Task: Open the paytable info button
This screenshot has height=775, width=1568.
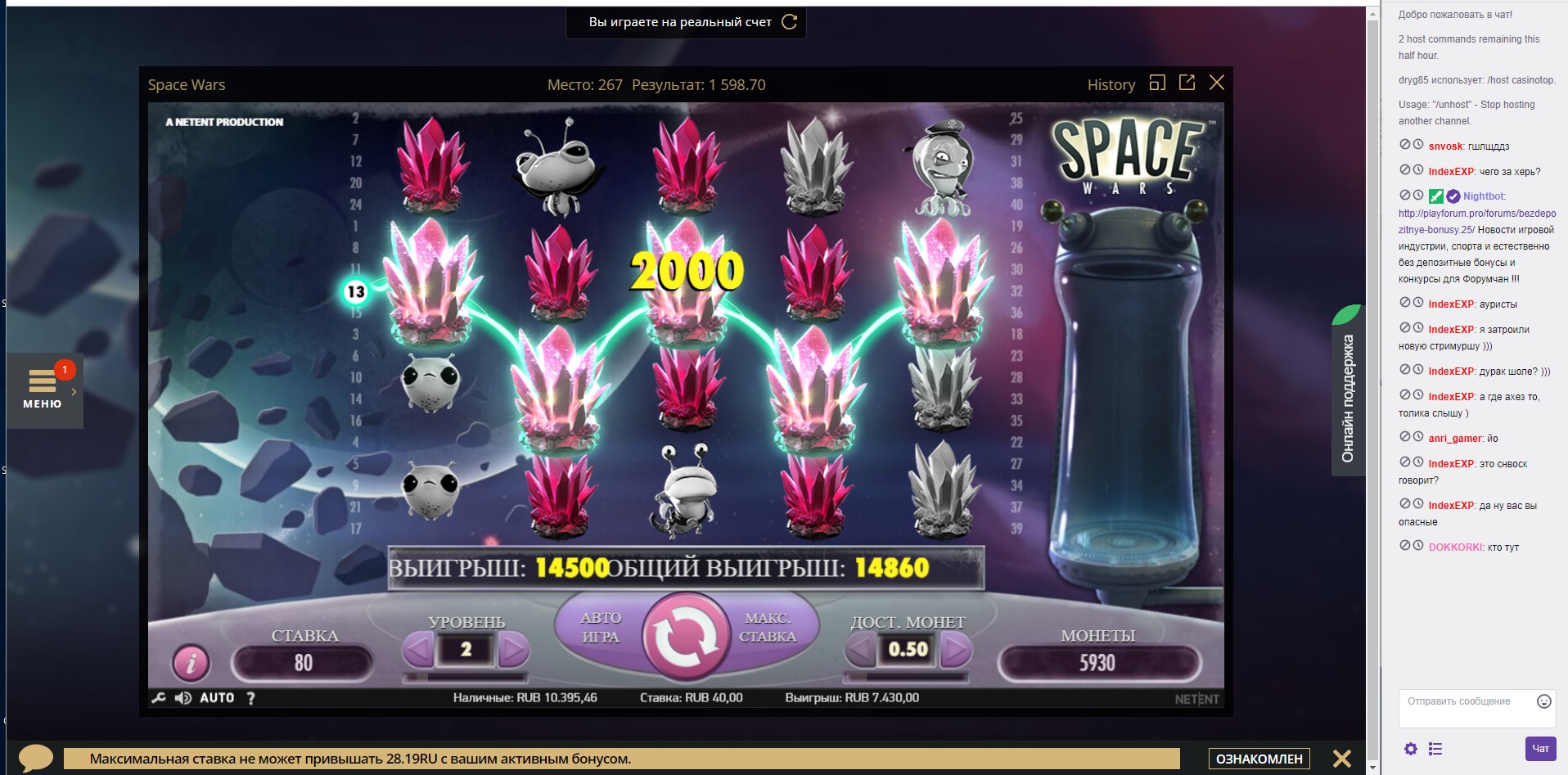Action: pos(191,662)
